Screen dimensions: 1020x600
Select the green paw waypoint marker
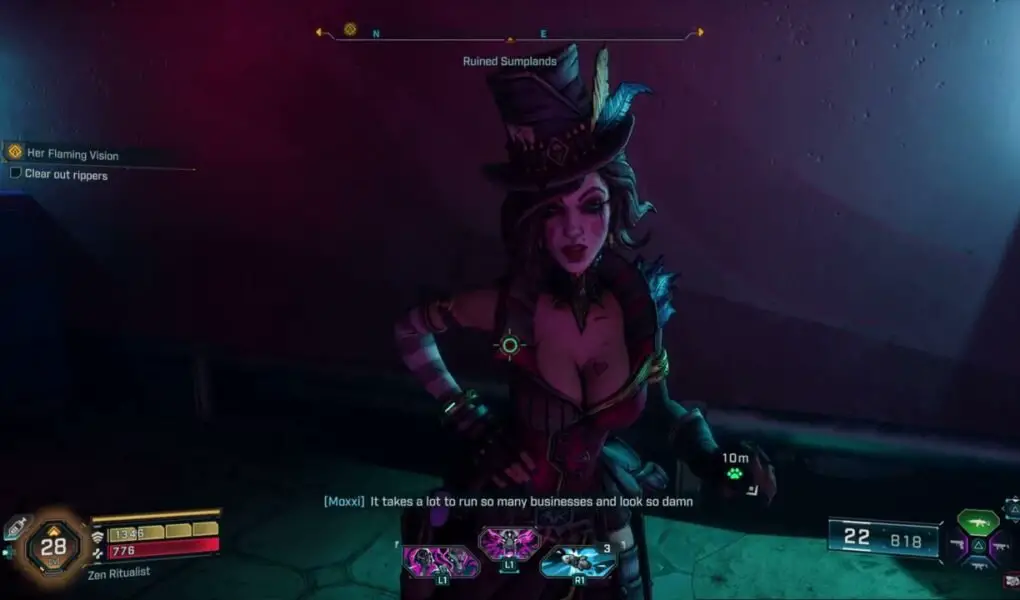[735, 473]
